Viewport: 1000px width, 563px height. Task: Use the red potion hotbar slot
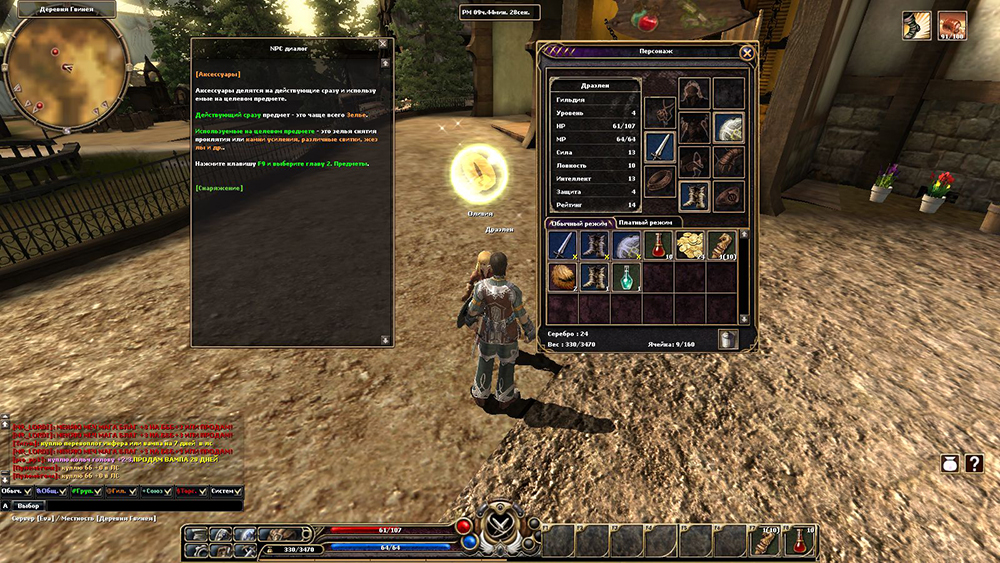799,541
